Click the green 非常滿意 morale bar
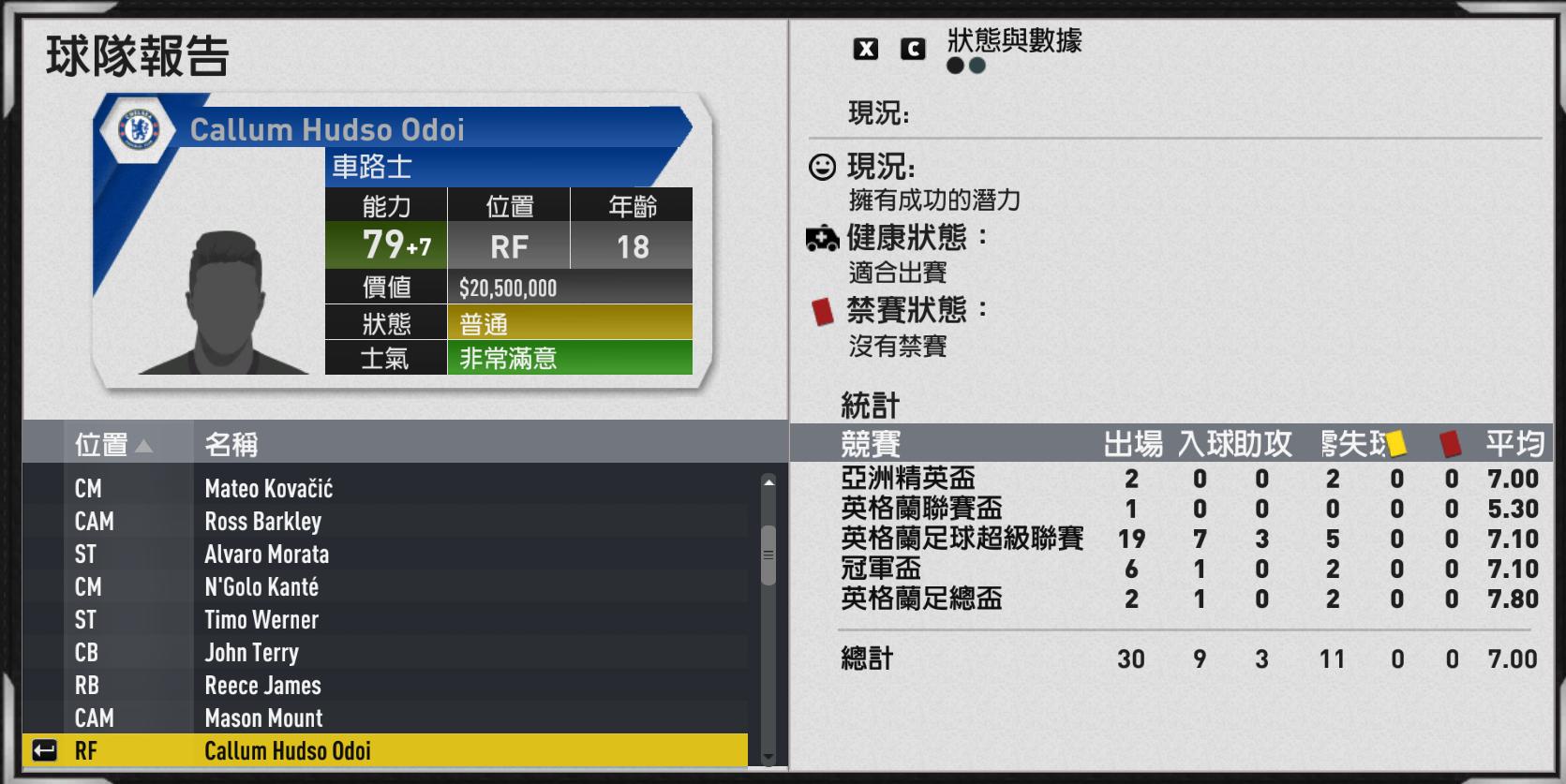Screen dimensions: 1566x784 [x=572, y=359]
